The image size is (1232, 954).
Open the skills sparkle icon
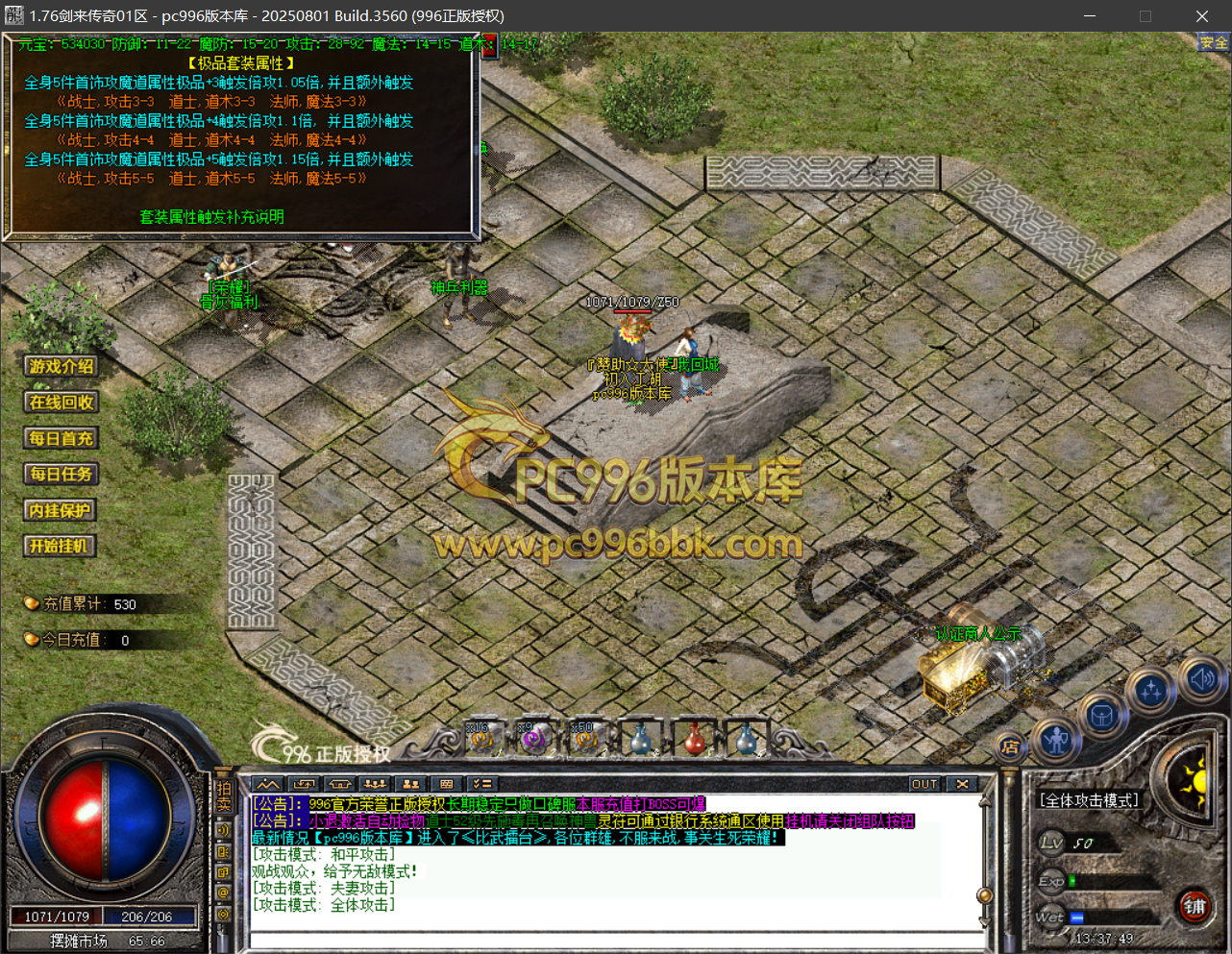1151,690
